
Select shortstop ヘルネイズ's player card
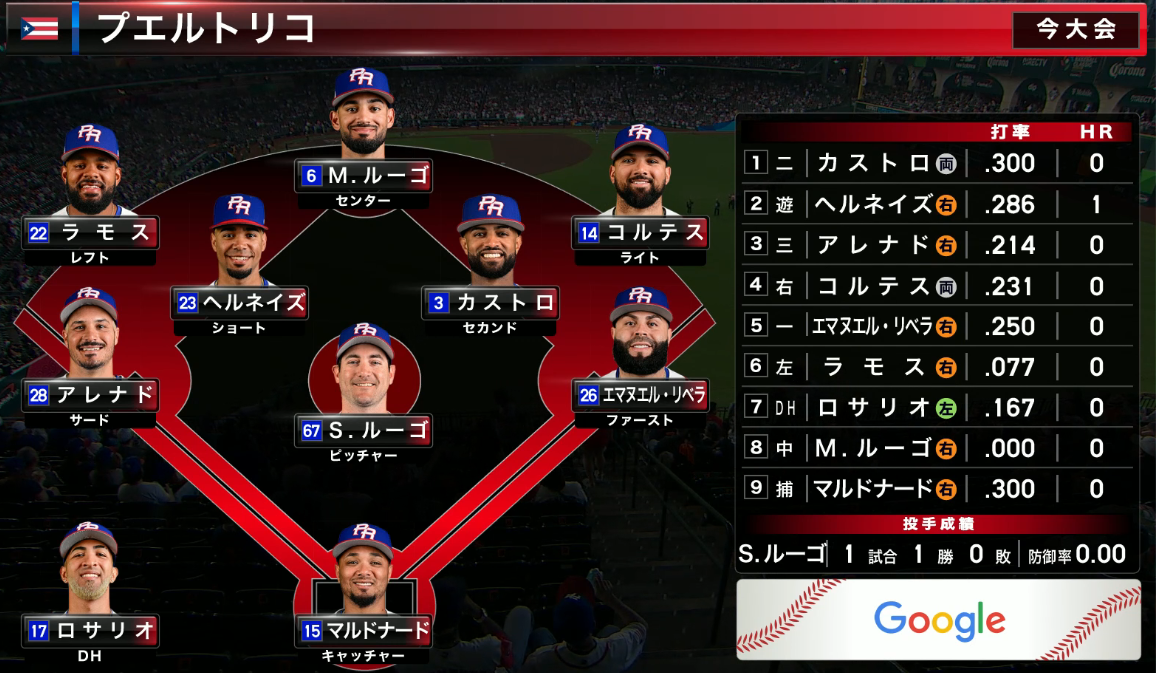pos(240,302)
